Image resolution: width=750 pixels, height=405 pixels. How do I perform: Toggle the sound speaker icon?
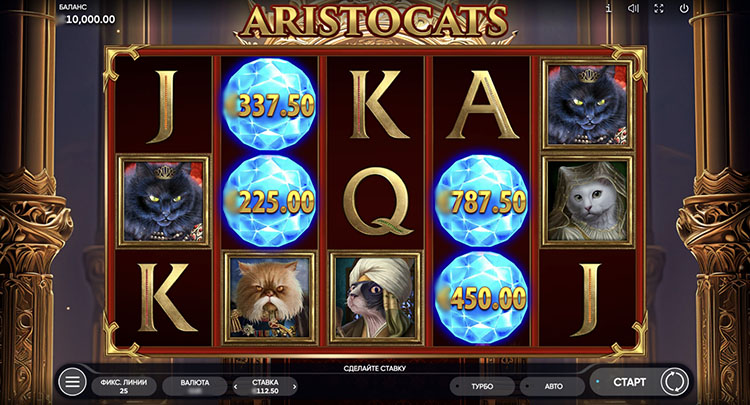coord(633,9)
